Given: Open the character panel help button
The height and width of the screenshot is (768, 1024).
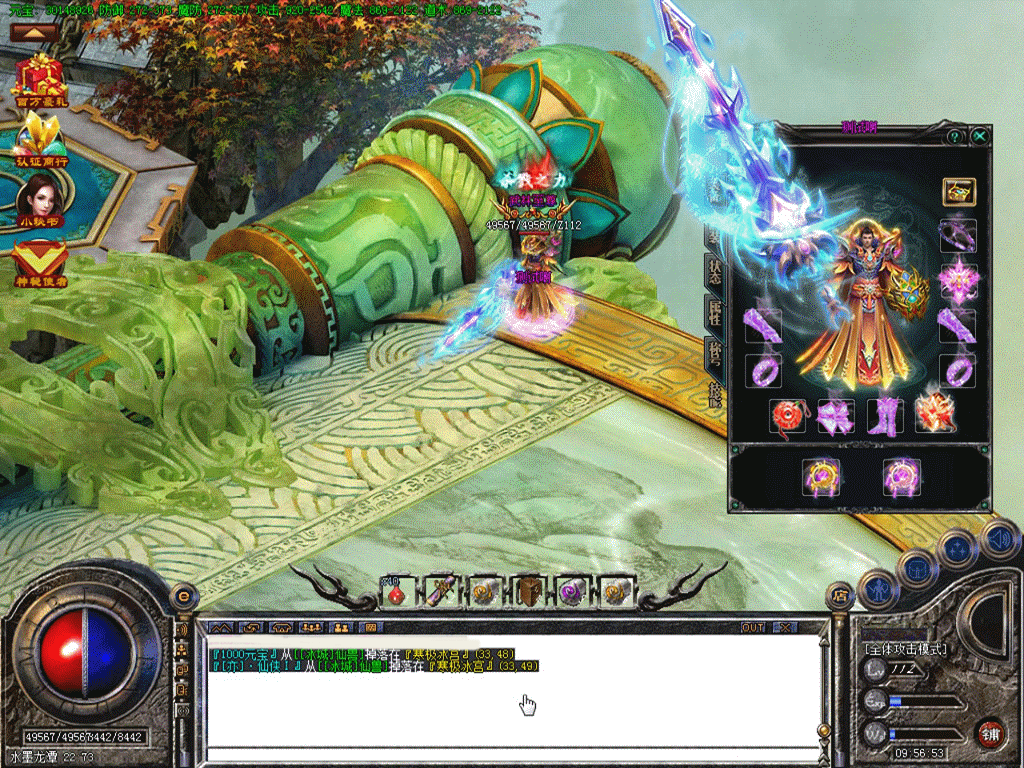Looking at the screenshot, I should (x=955, y=135).
